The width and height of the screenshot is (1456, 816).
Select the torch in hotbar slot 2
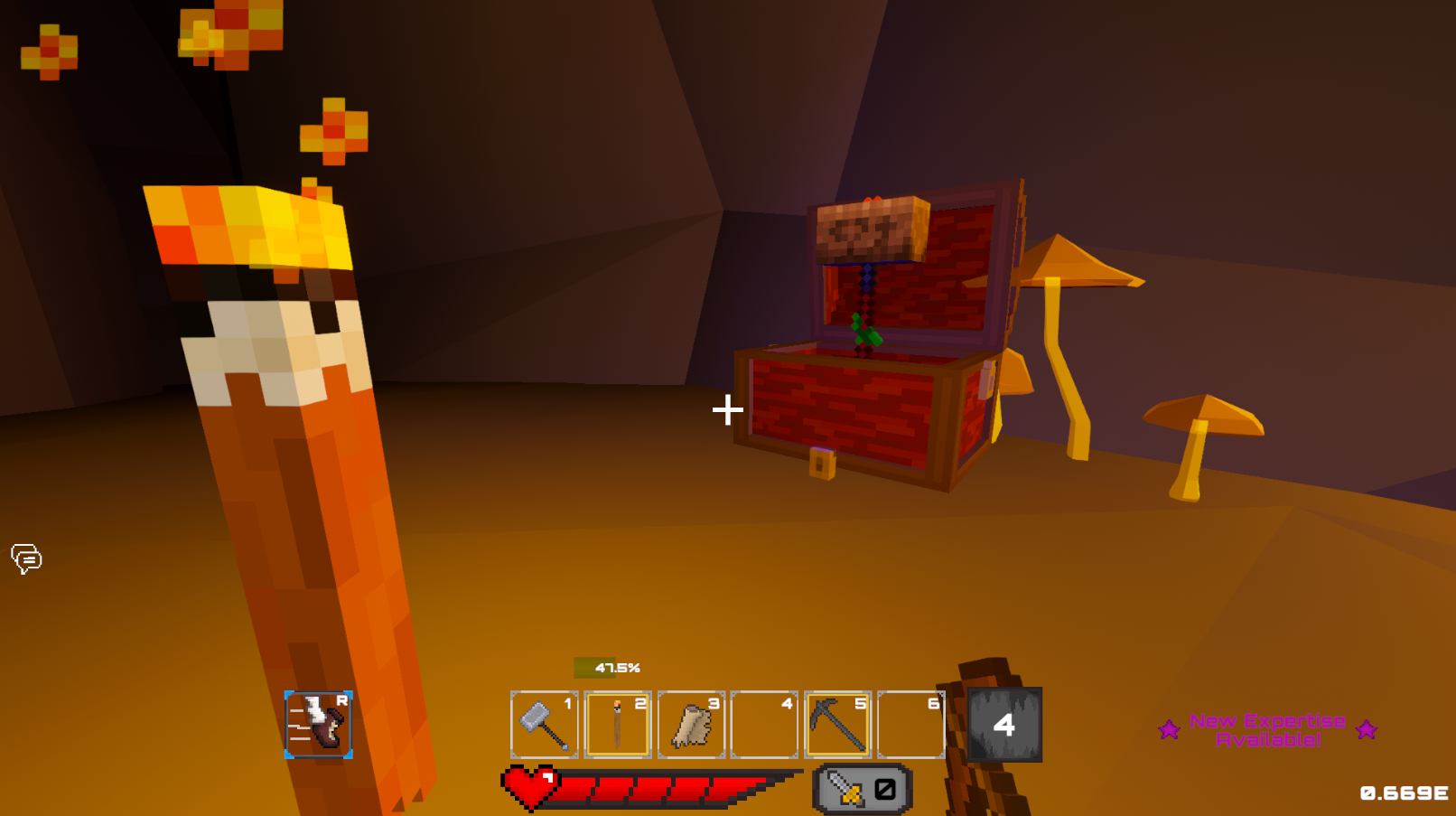click(618, 724)
